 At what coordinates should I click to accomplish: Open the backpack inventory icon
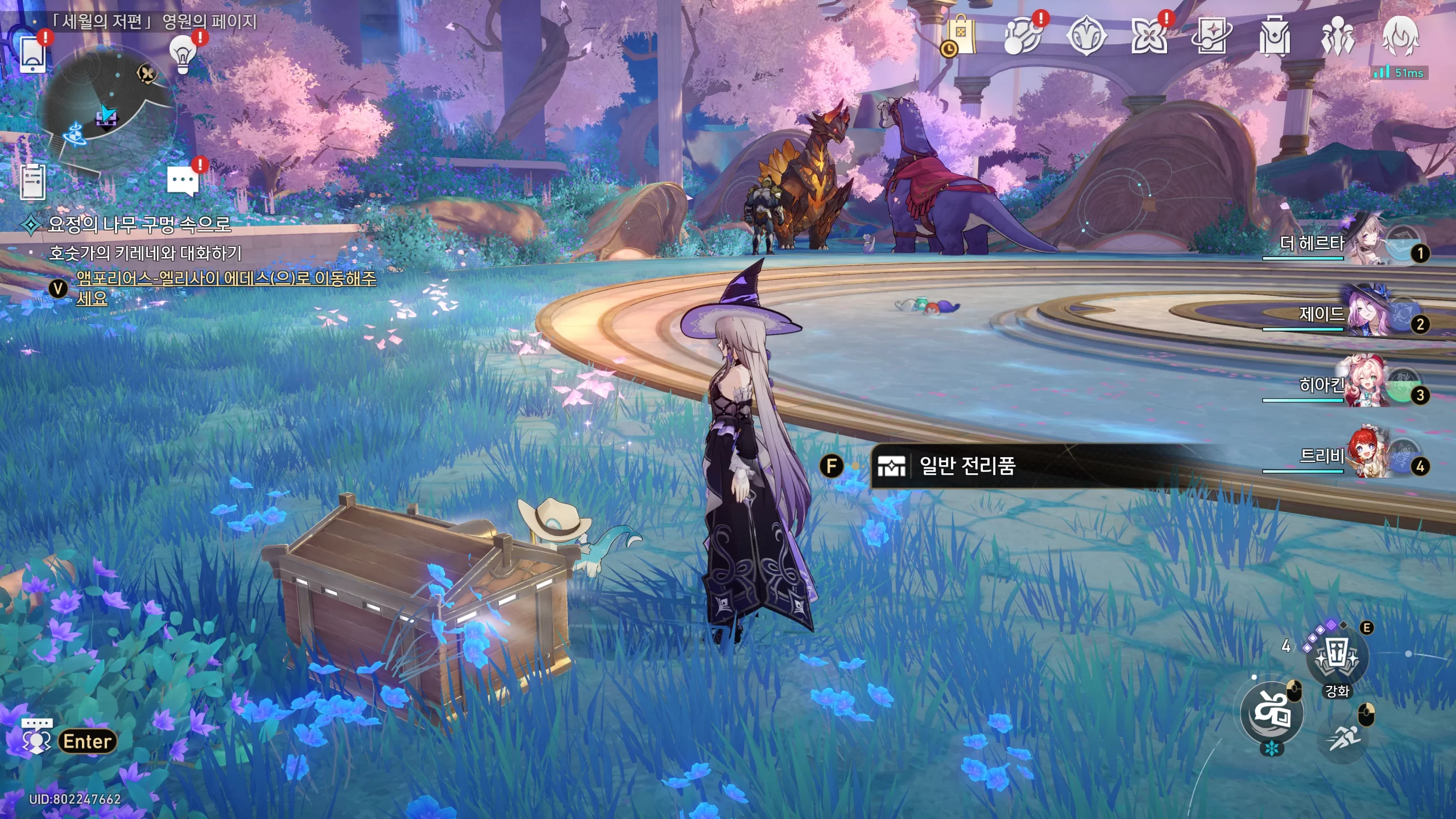click(x=1275, y=36)
